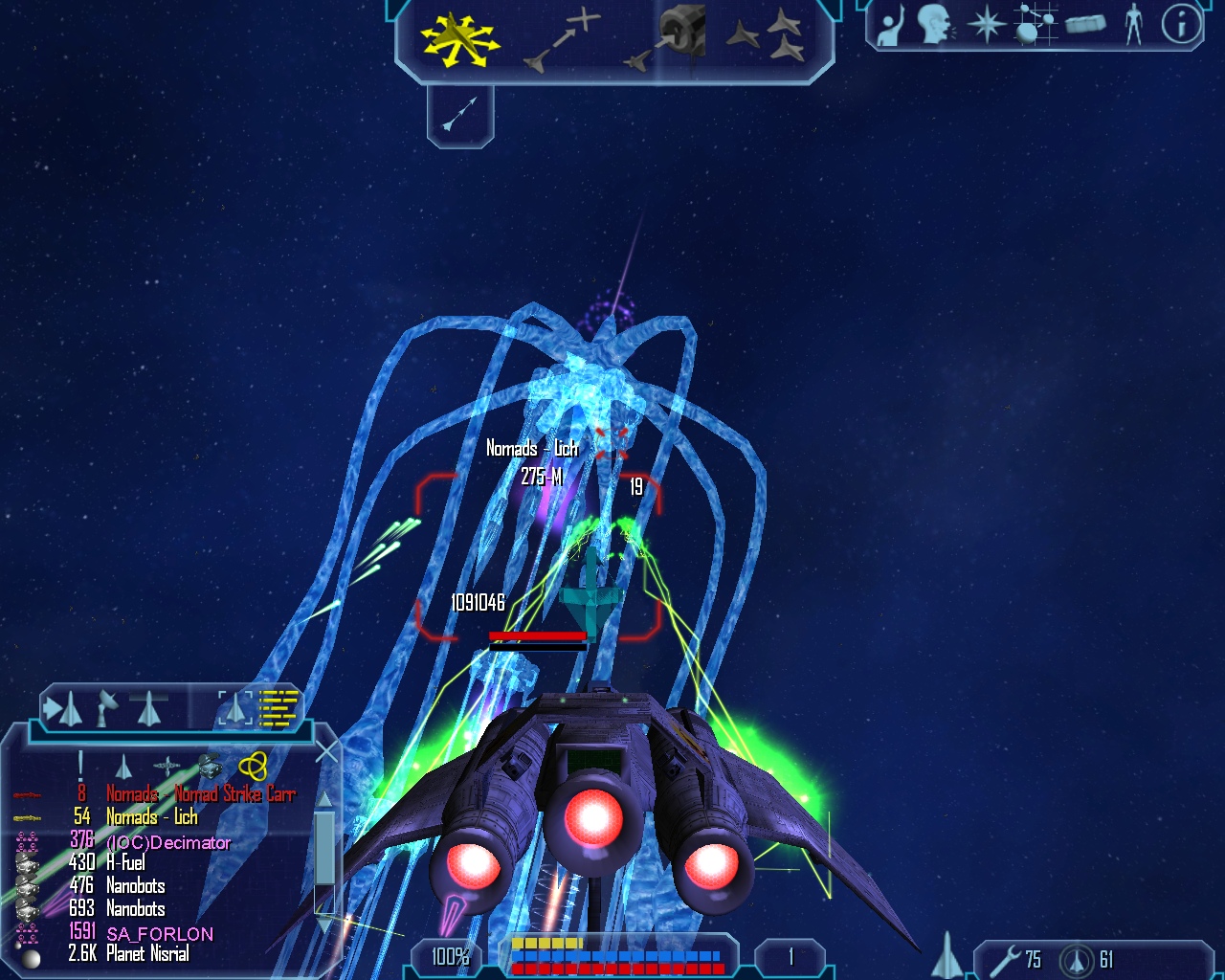Select the H-Fuel loot entry
This screenshot has height=980, width=1225.
coord(125,863)
